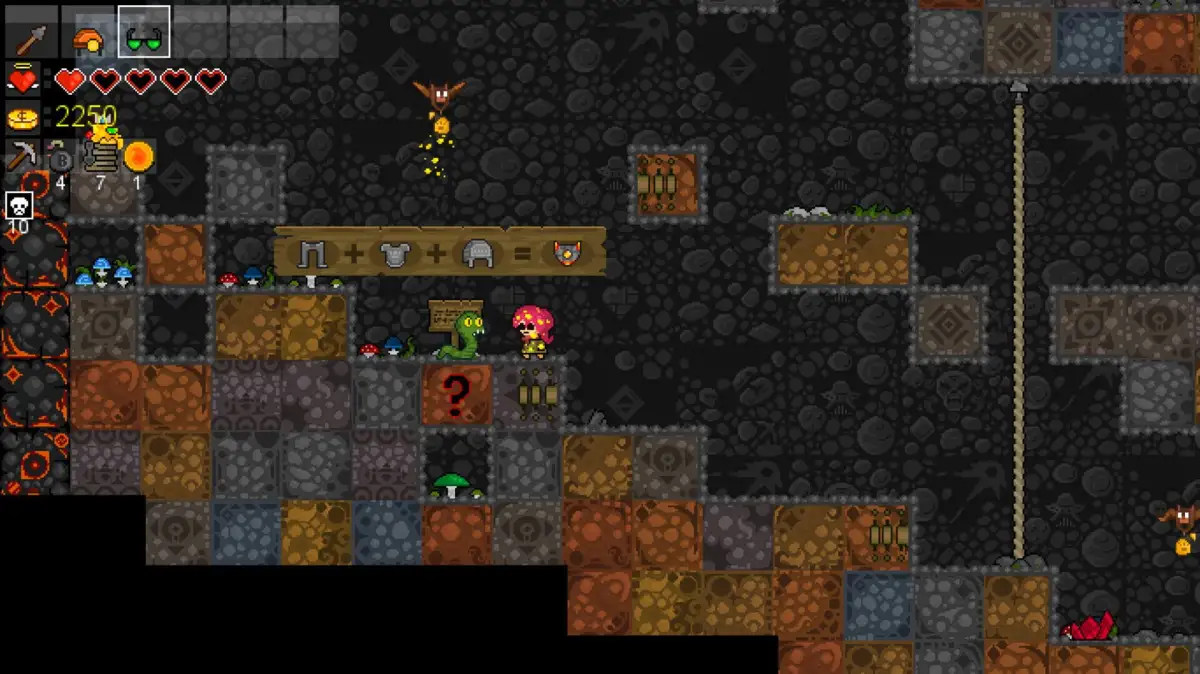Image resolution: width=1200 pixels, height=674 pixels.
Task: Select the orange mining helmet slot
Action: [x=88, y=40]
